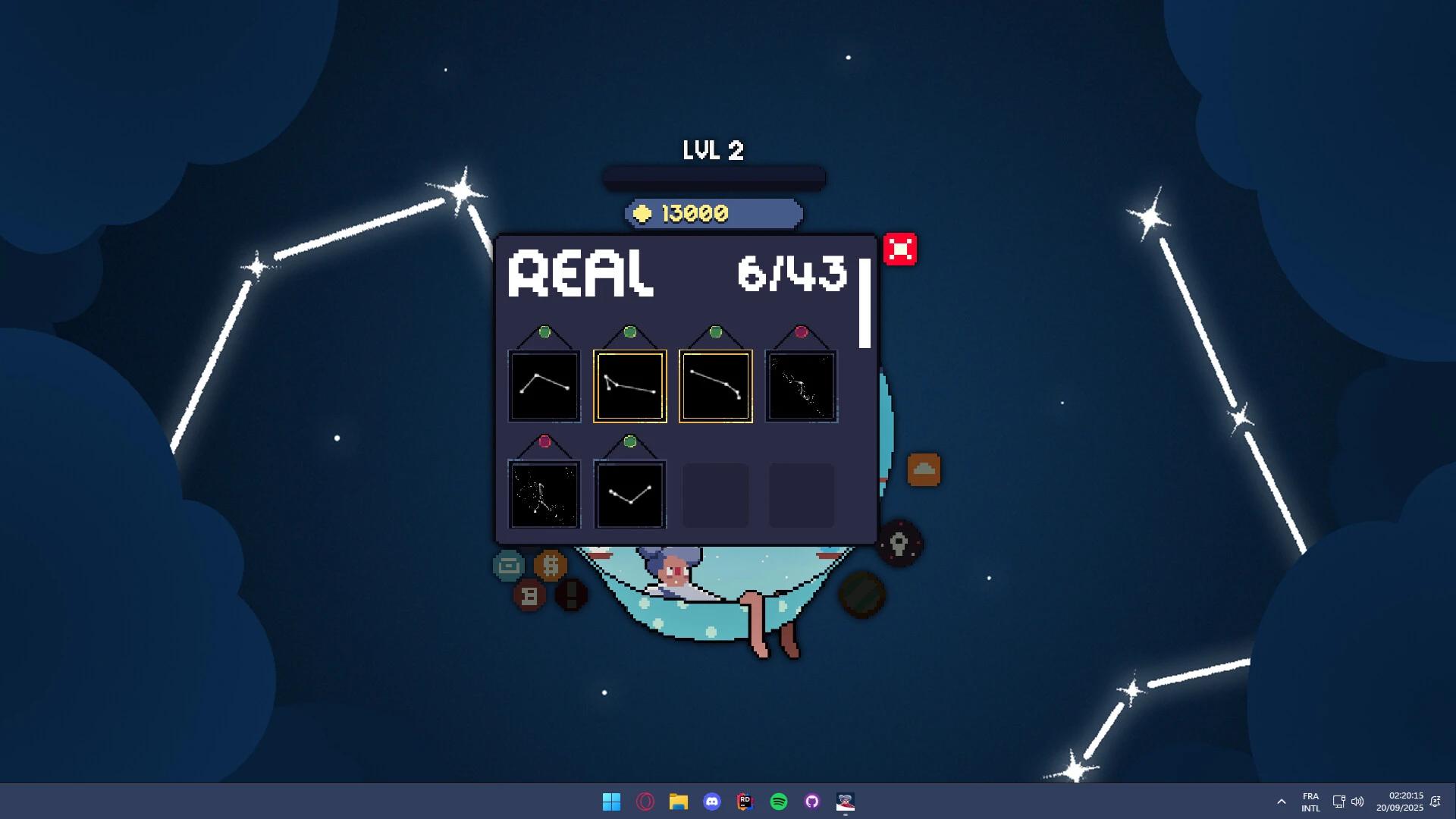Launch GitHub Desktop from the taskbar
The image size is (1456, 819).
coord(811,802)
